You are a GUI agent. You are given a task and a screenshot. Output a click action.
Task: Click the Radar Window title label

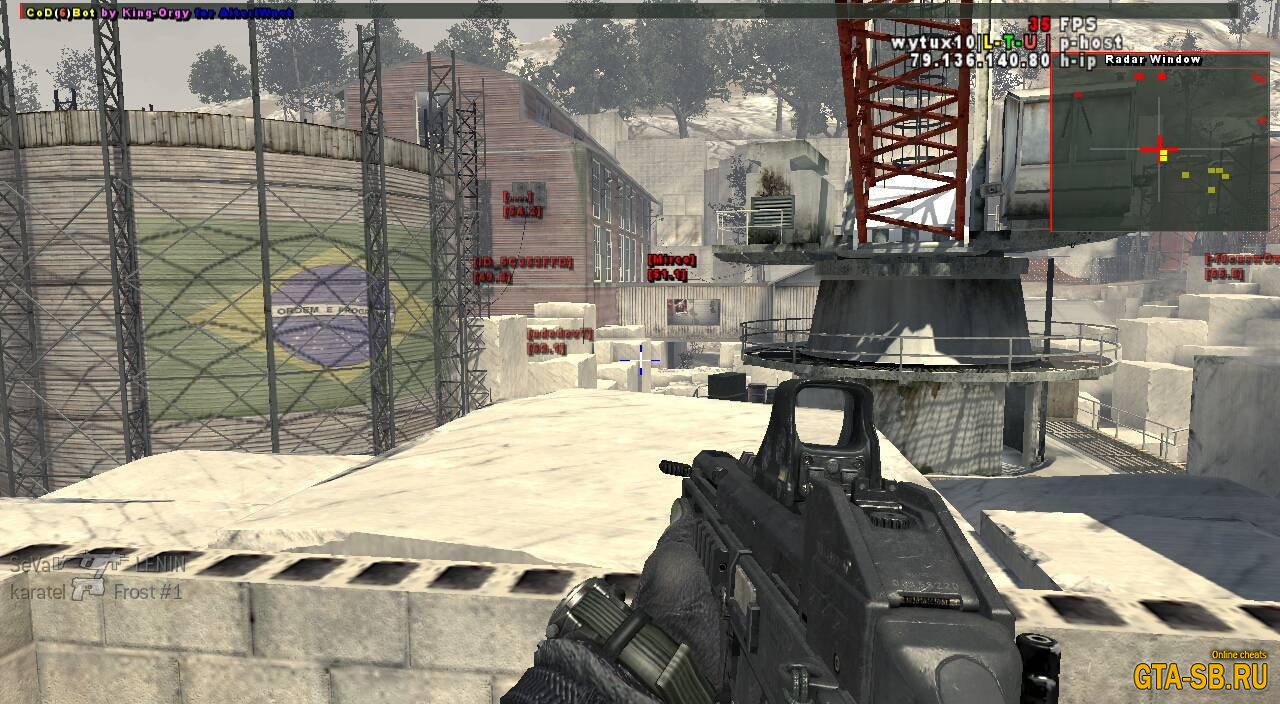pos(1152,60)
